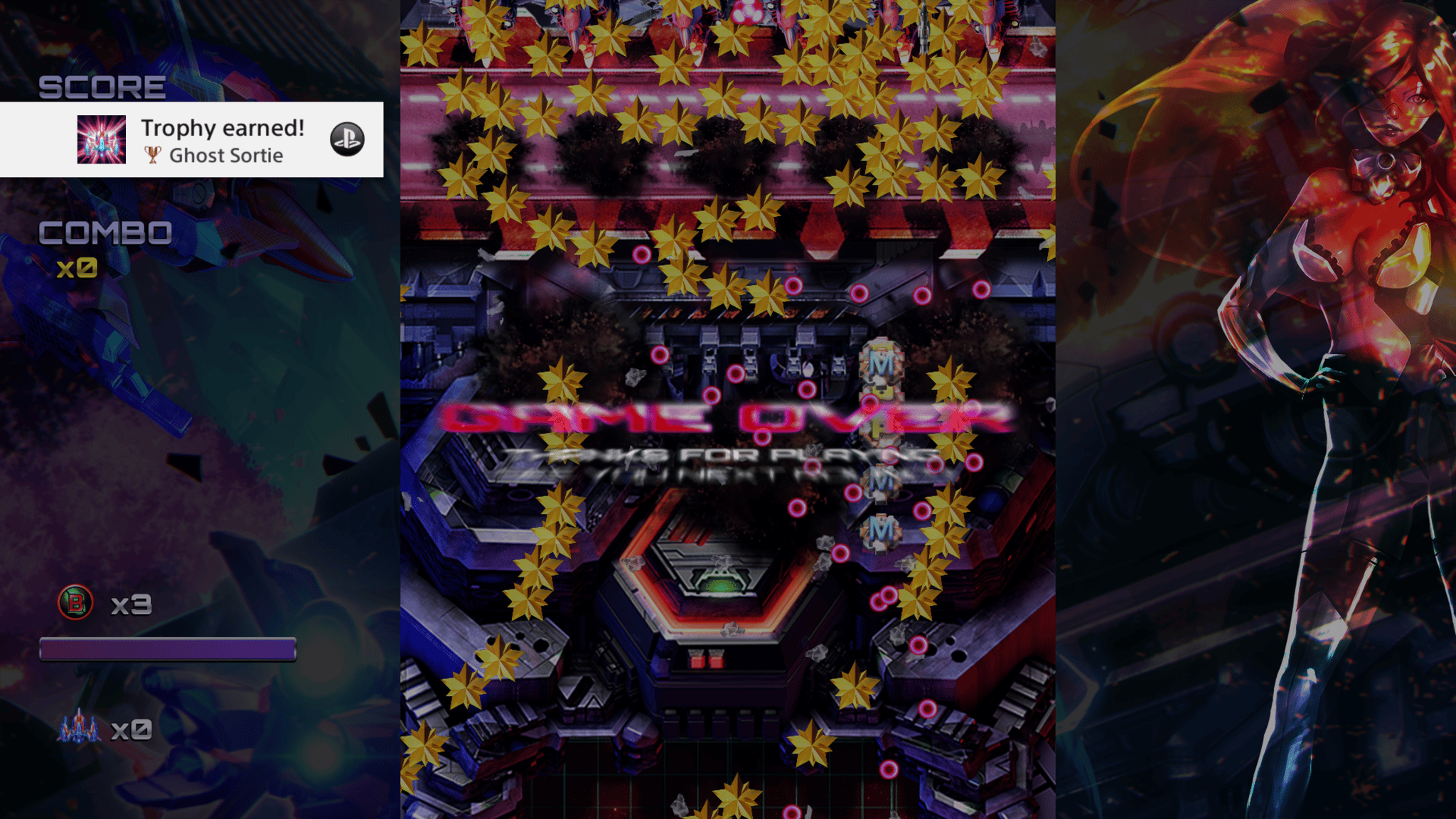Click the bronze trophy icon in the notification

(x=154, y=155)
